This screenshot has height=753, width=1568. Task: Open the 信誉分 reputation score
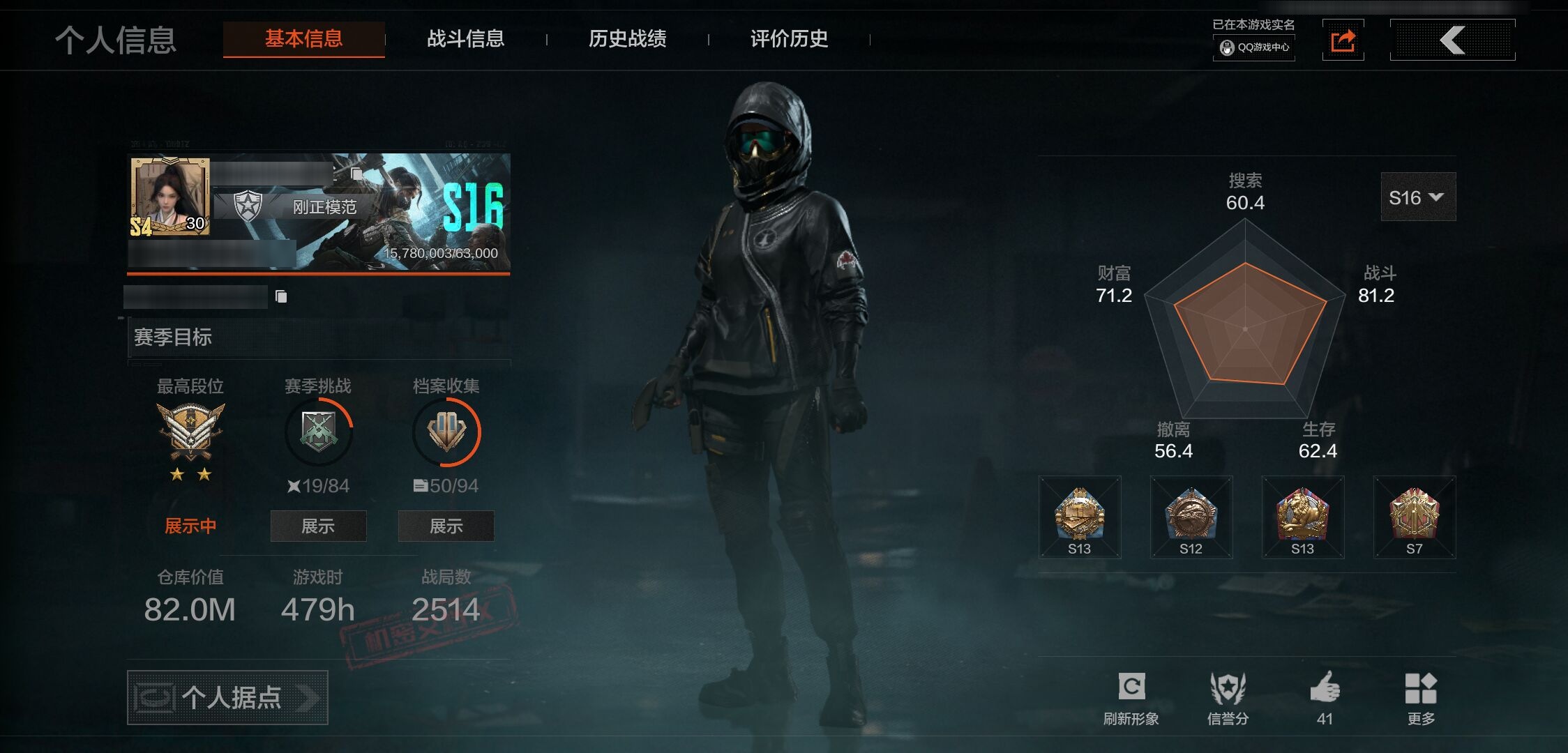1228,697
